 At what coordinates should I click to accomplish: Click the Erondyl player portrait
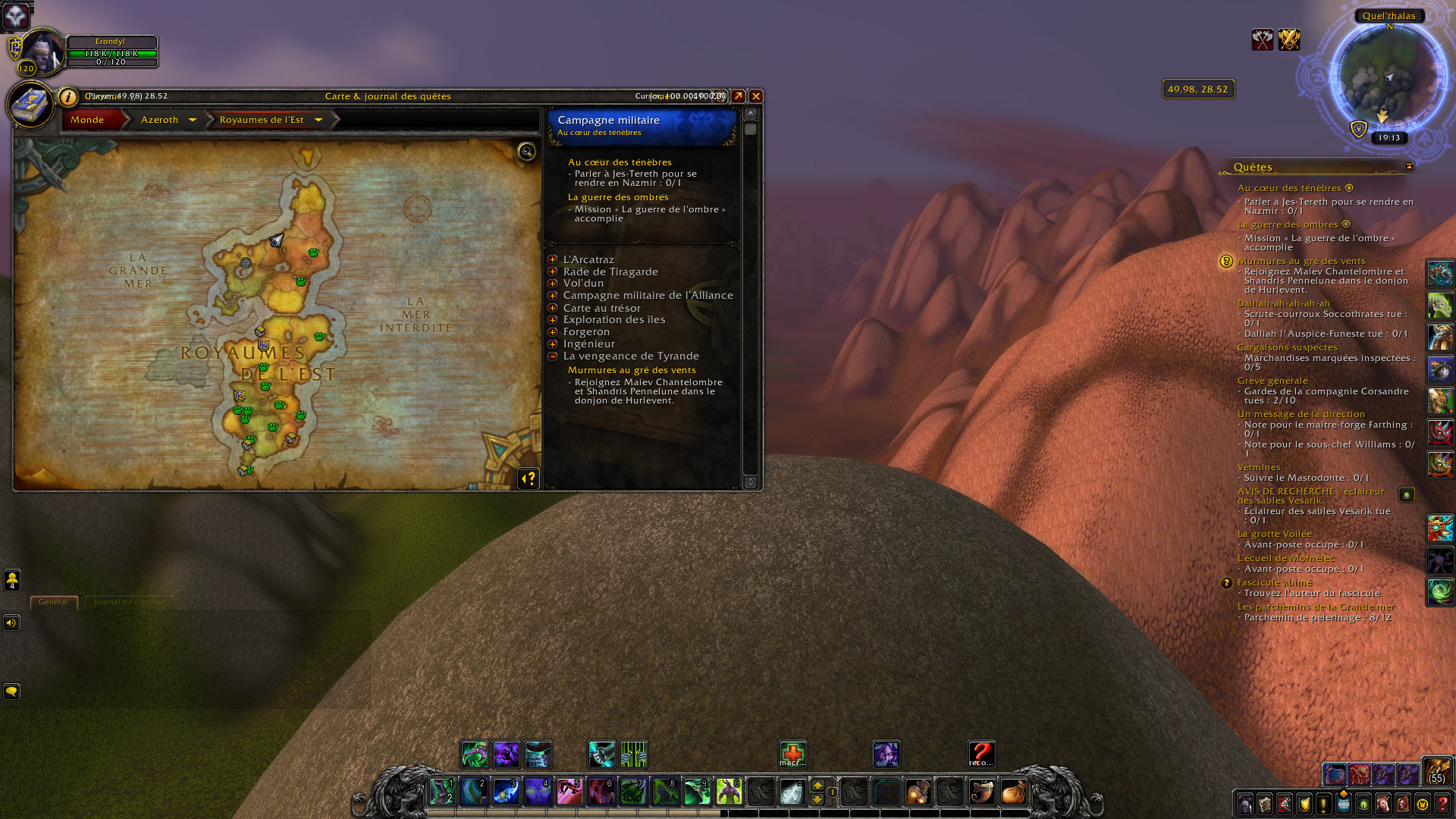(42, 52)
